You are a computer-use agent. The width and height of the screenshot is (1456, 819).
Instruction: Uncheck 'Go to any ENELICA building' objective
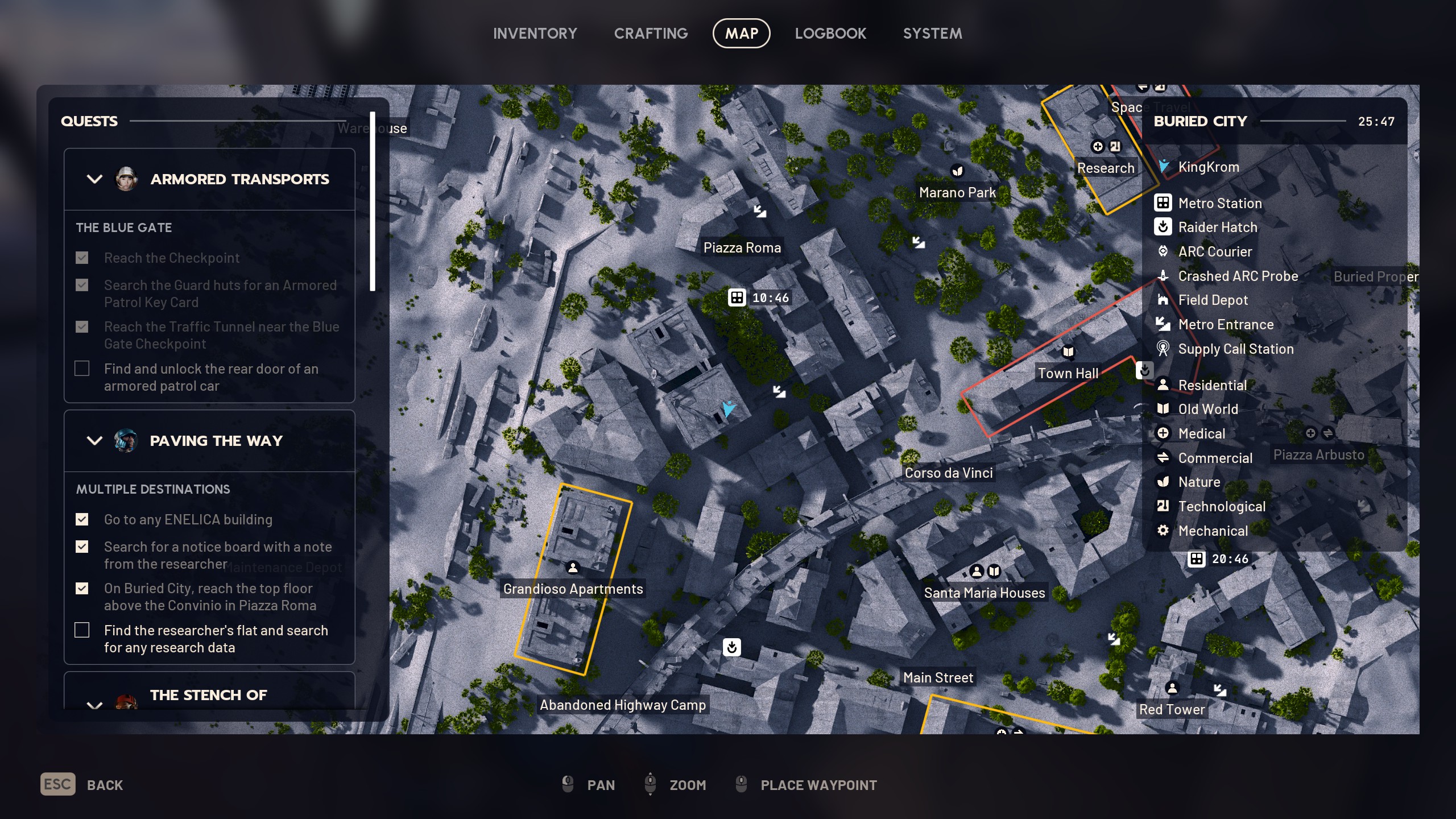[x=82, y=519]
